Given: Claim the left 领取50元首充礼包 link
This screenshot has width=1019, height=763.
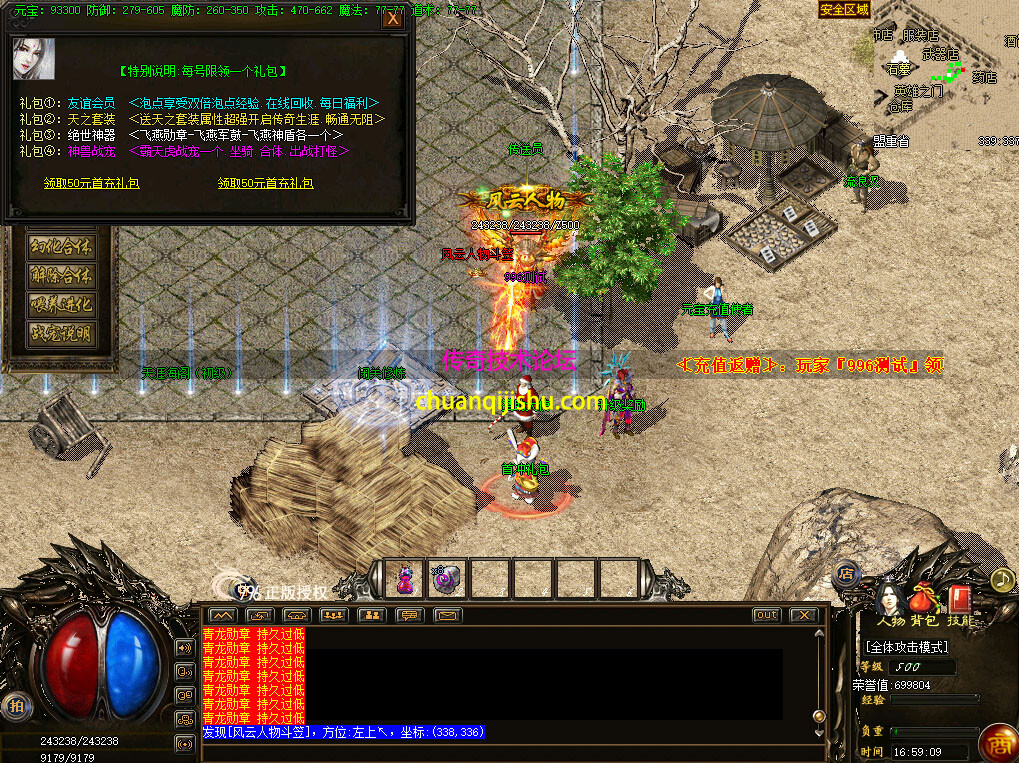Looking at the screenshot, I should pos(92,183).
